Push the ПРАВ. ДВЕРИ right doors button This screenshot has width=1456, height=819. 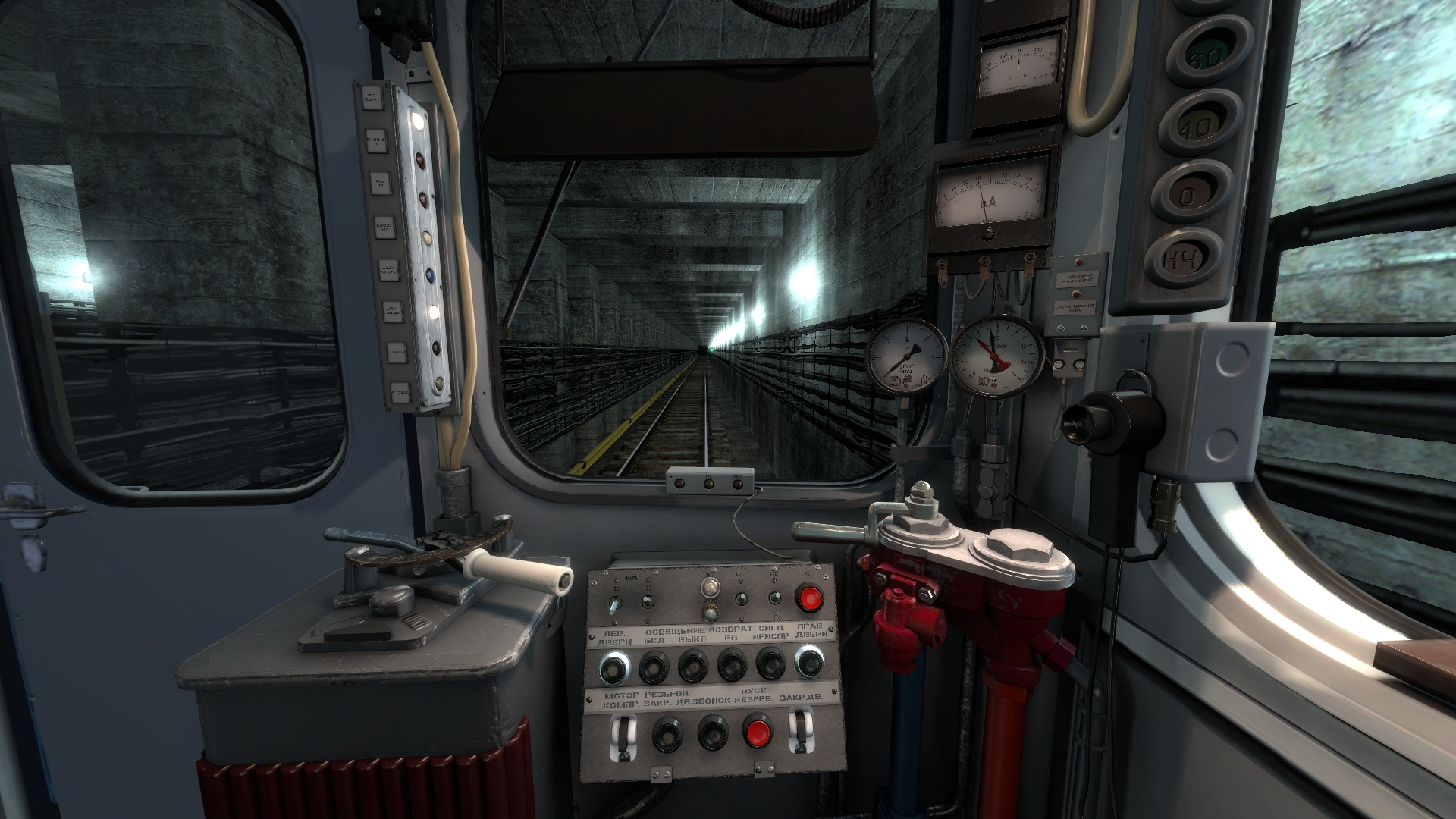[809, 661]
